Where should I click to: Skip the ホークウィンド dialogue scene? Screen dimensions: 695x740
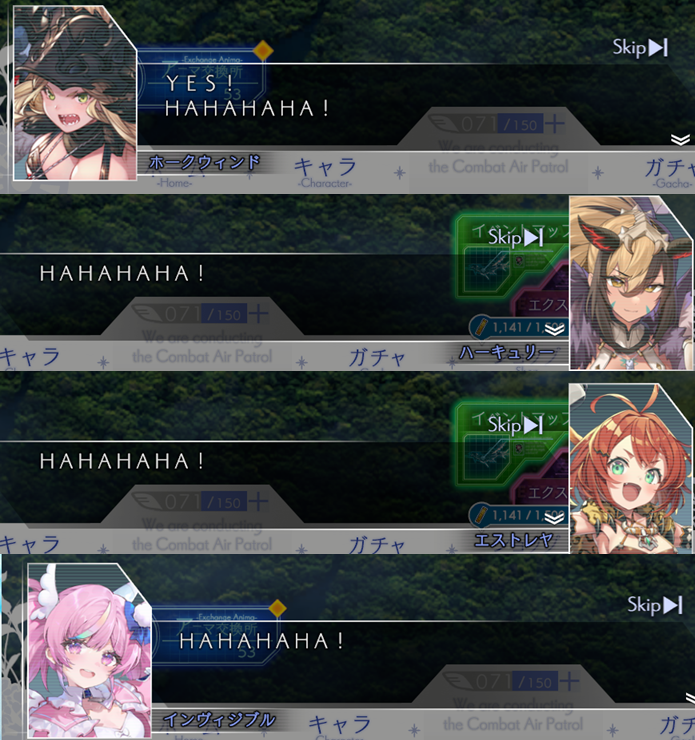tap(640, 48)
